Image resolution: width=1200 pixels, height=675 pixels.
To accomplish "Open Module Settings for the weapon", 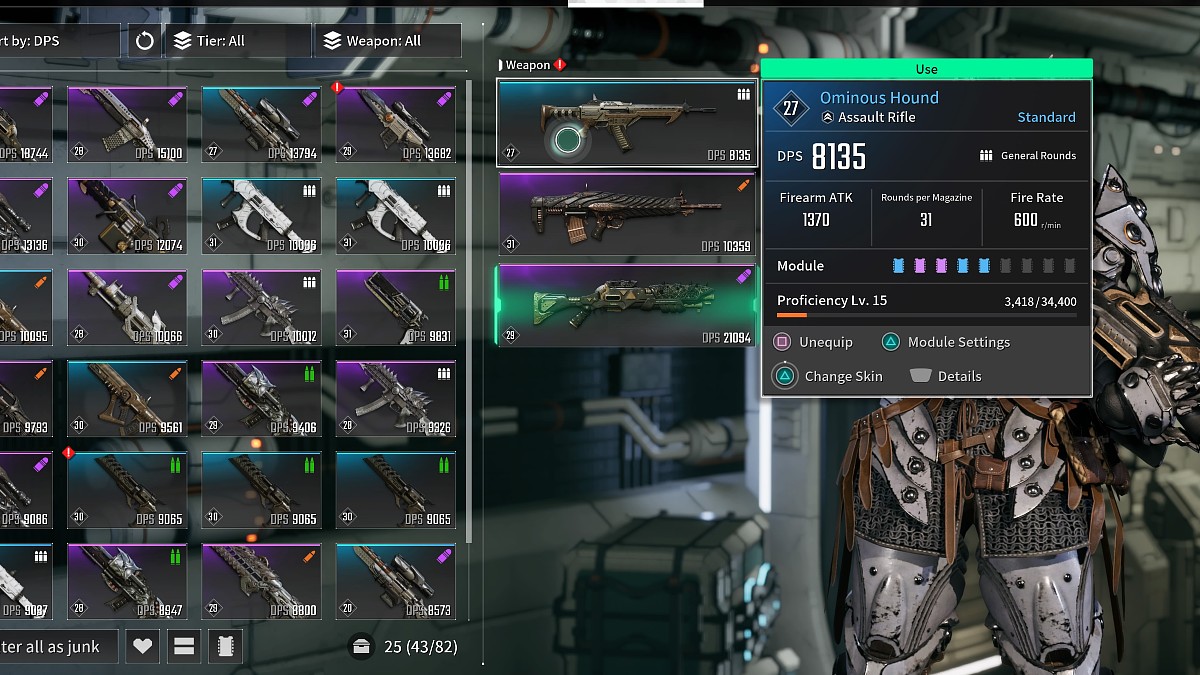I will point(946,342).
